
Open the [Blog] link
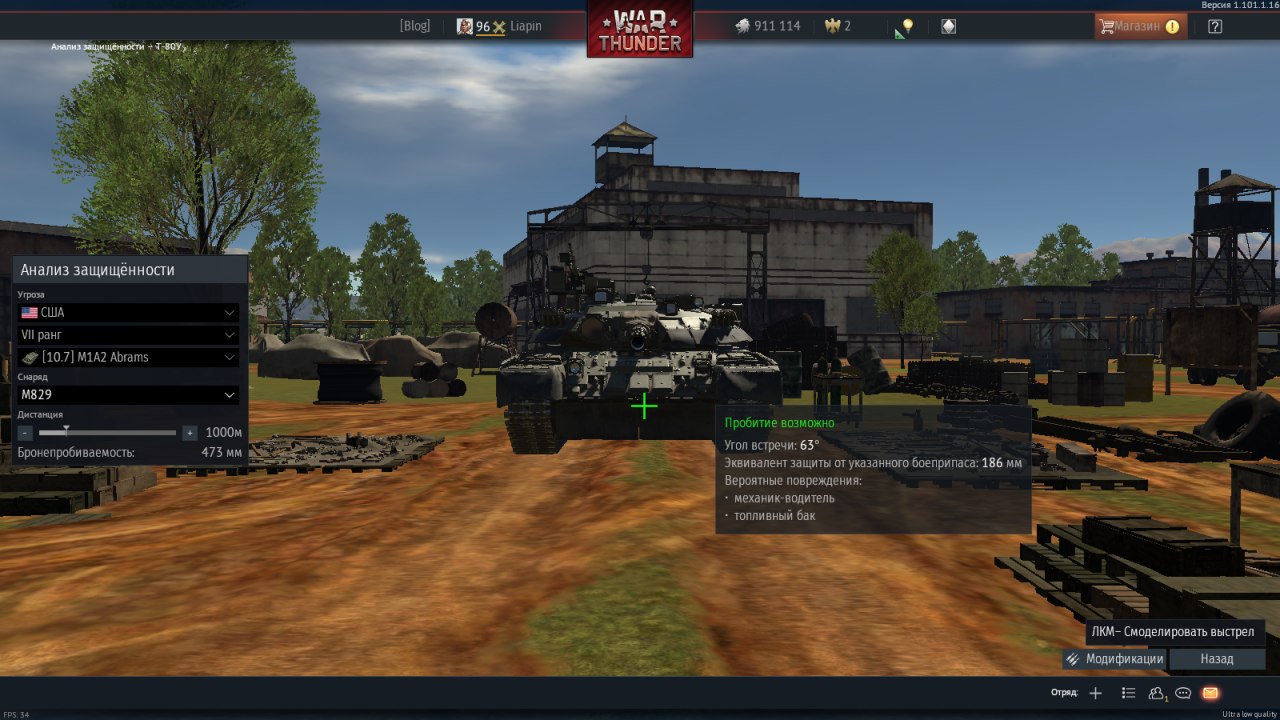[414, 26]
